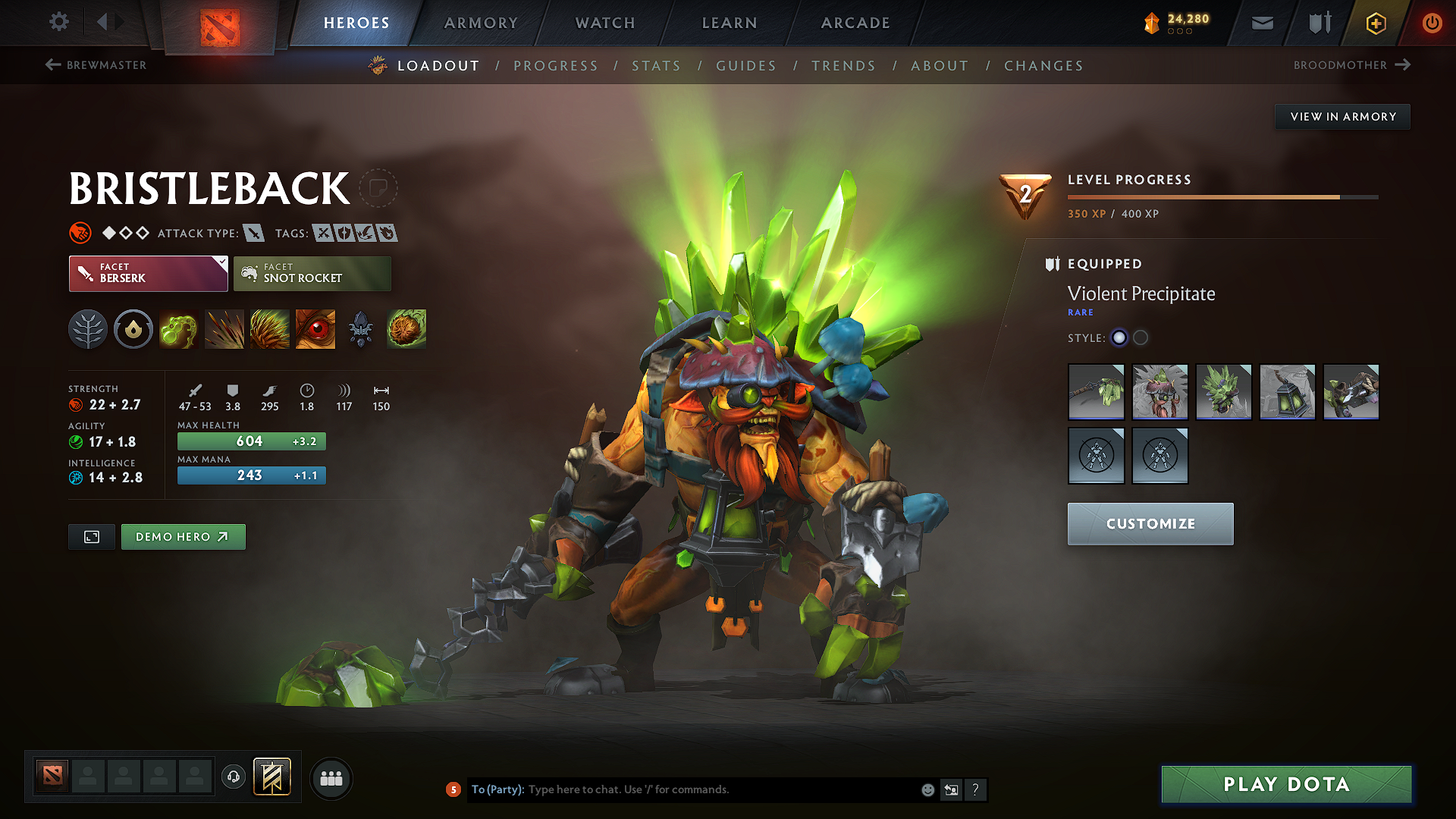Select the first style radio button
This screenshot has width=1456, height=819.
pyautogui.click(x=1119, y=337)
